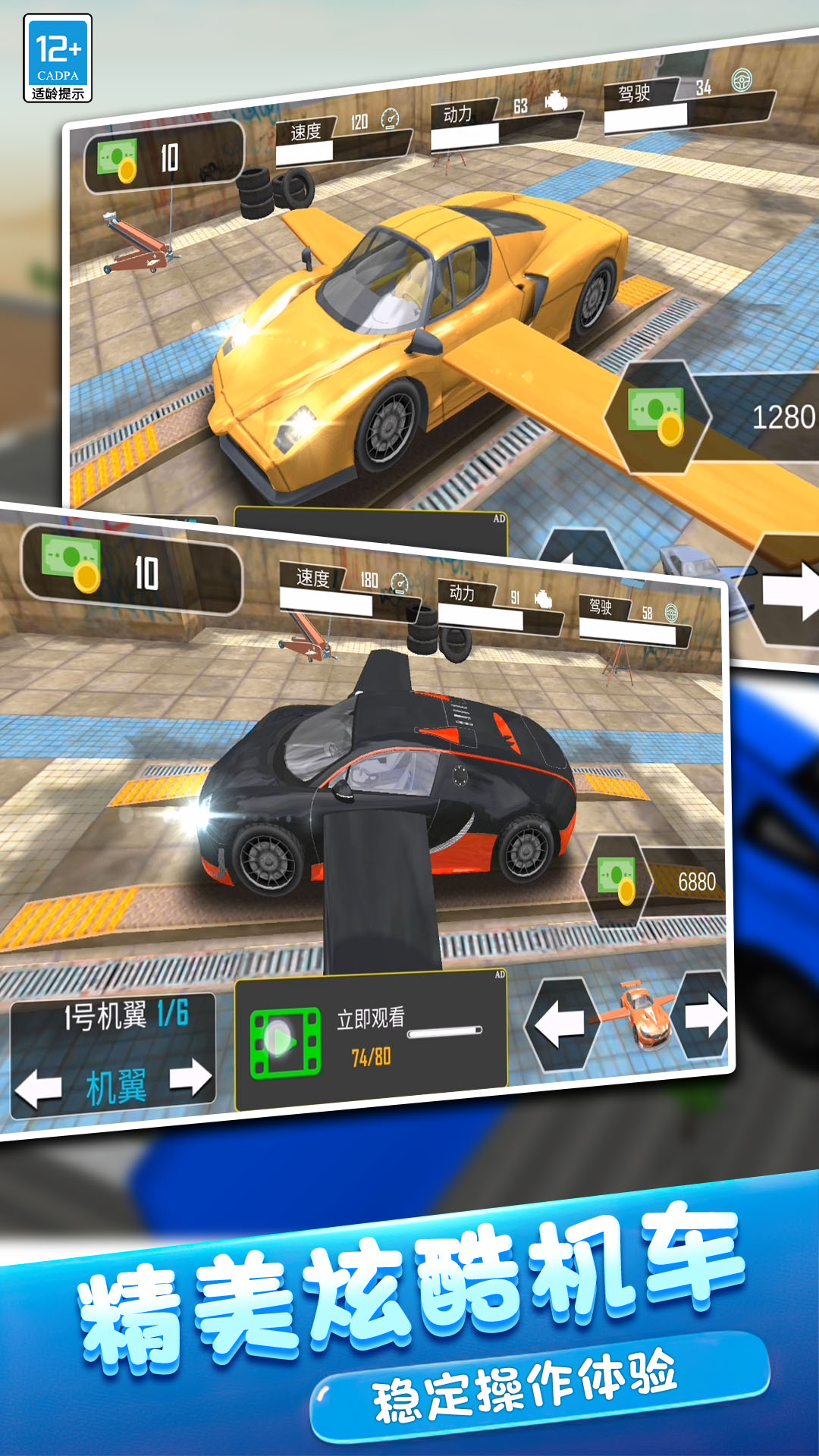This screenshot has width=819, height=1456.
Task: Click left arrow beside the orange car thumbnail
Action: coord(560,1023)
